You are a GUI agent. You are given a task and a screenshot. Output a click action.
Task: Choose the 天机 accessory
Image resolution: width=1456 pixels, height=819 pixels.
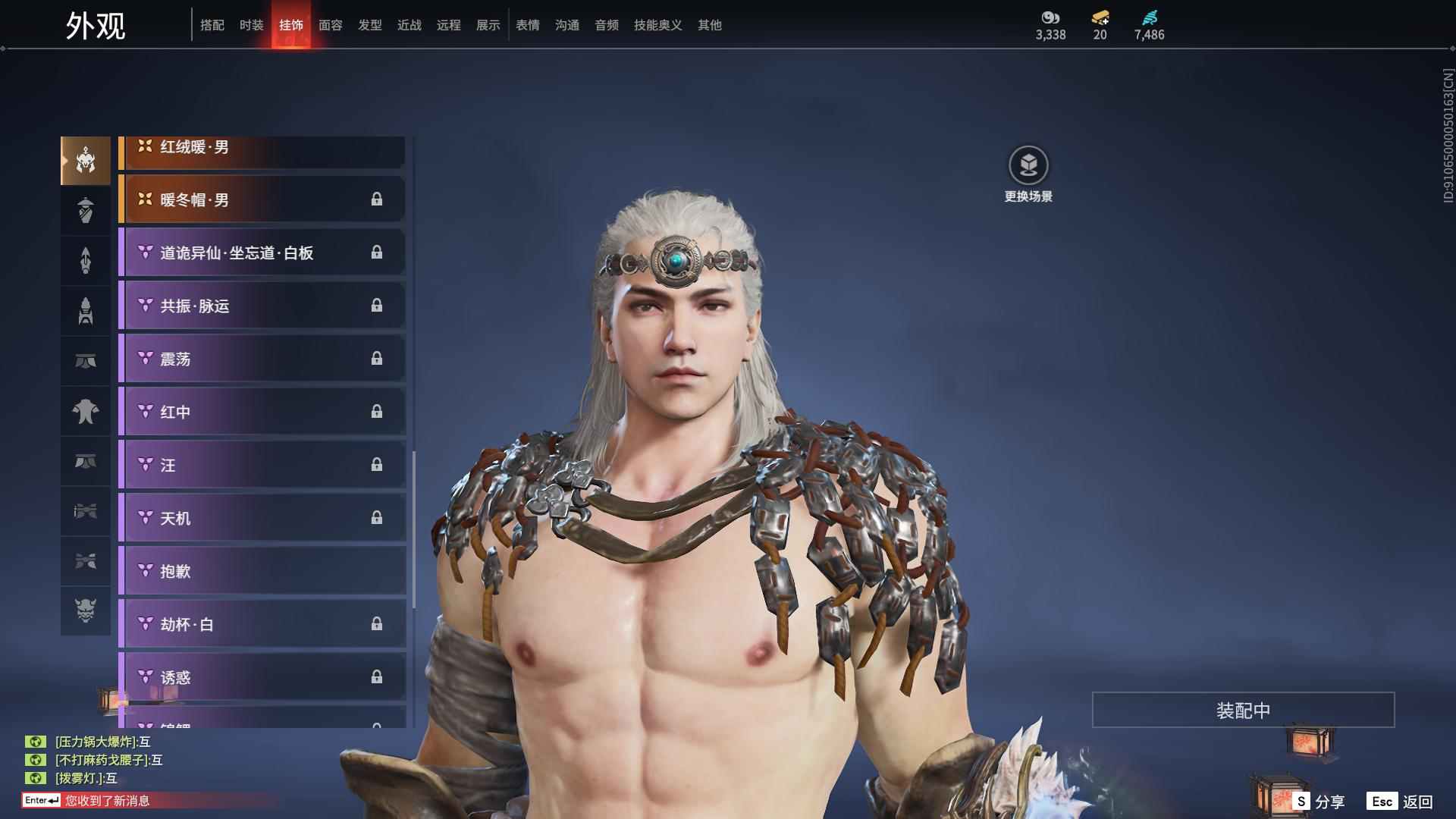(262, 518)
